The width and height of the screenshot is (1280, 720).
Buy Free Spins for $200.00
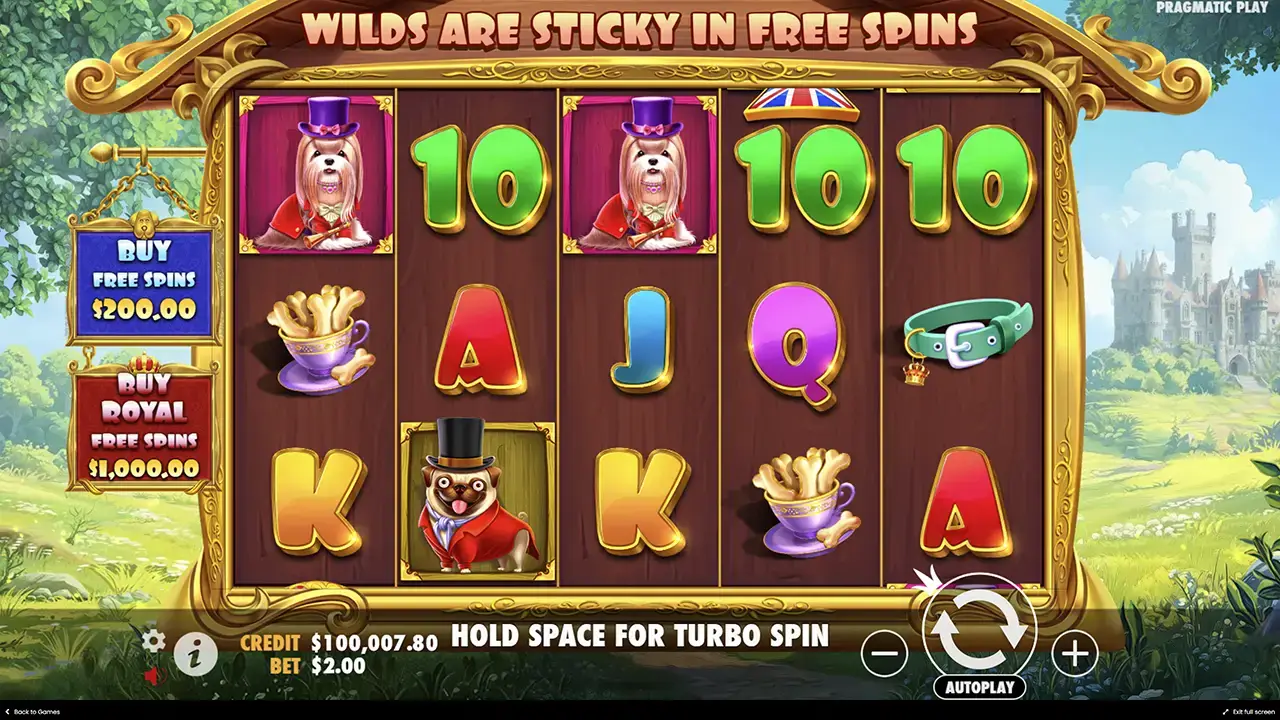pos(142,280)
